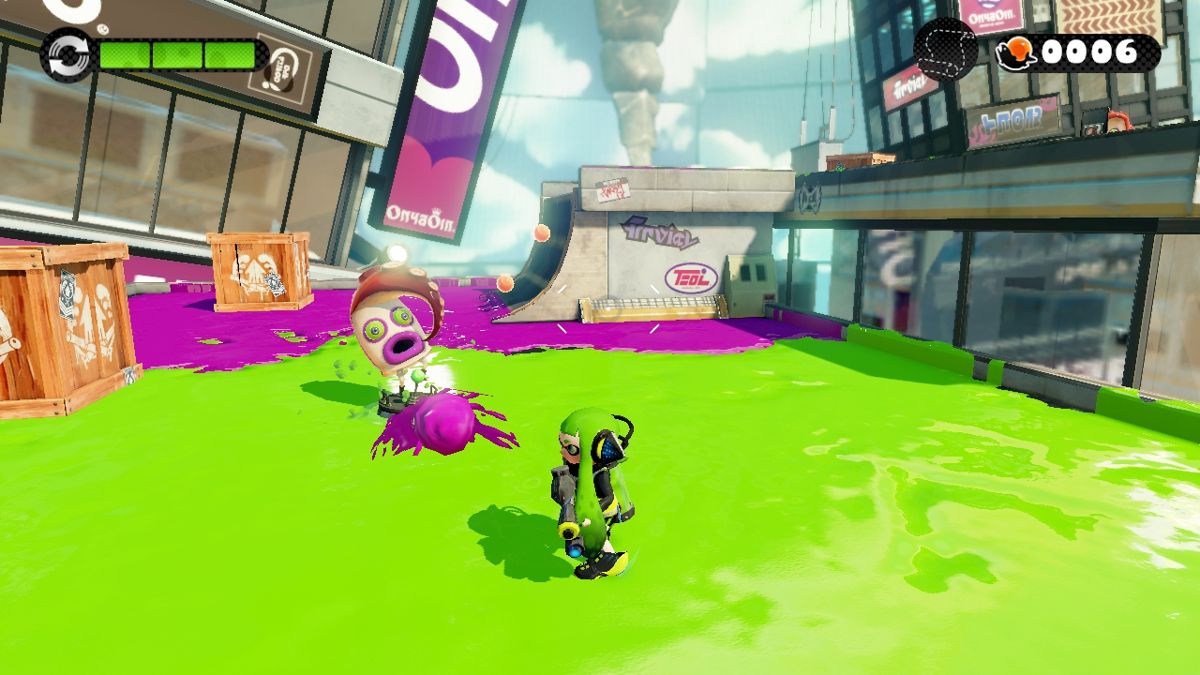Image resolution: width=1200 pixels, height=675 pixels.
Task: Click the circular arrows icon beside green bar
Action: 67,55
